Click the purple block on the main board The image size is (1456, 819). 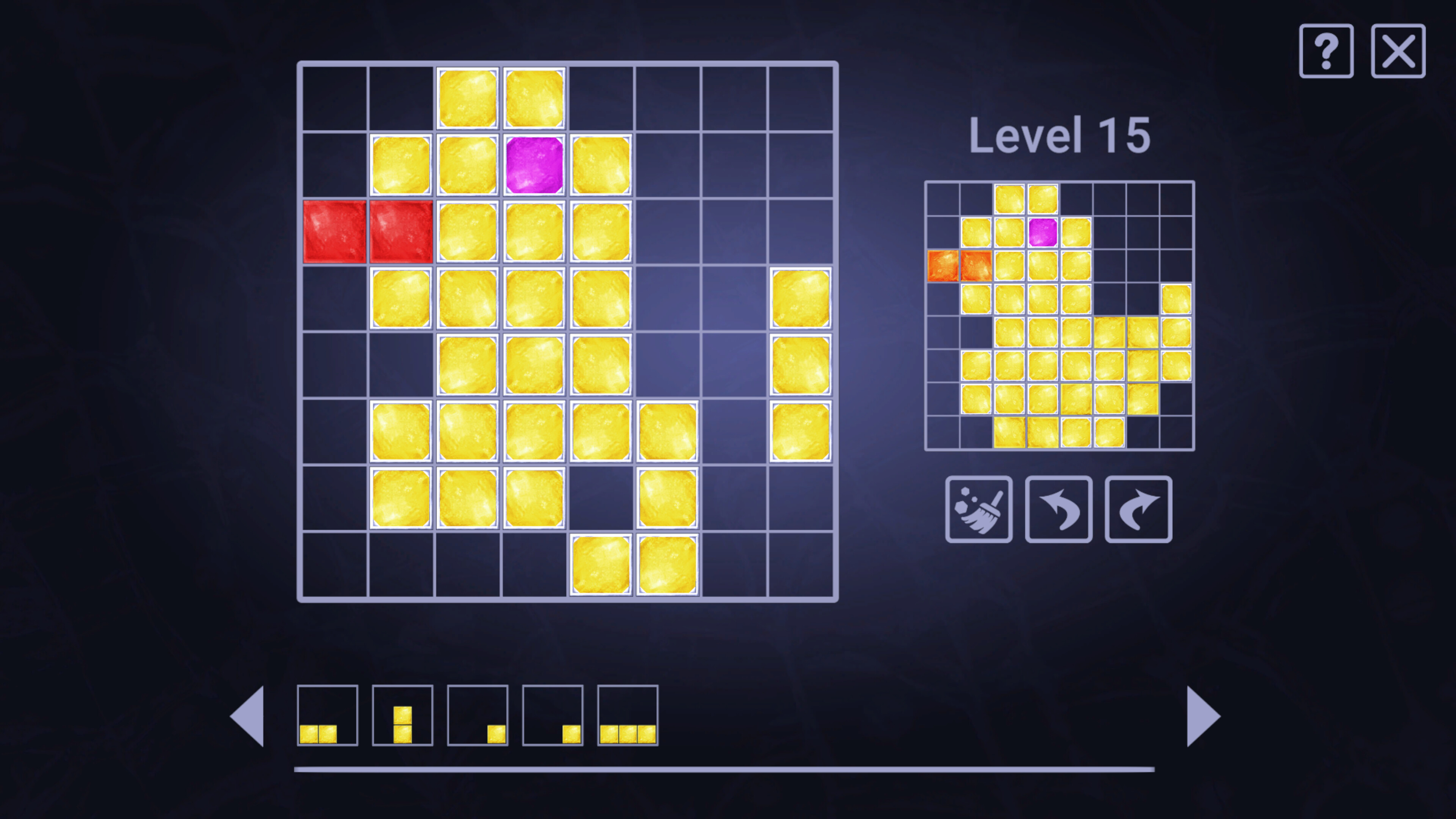[x=534, y=164]
